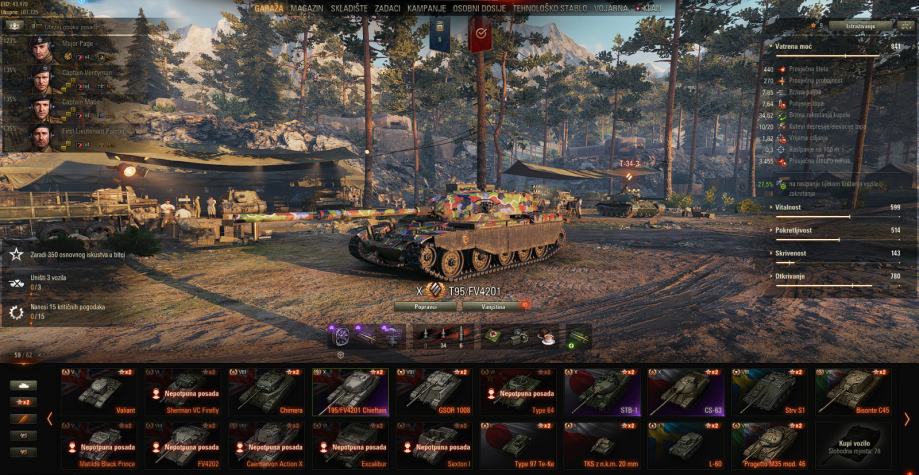Screen dimensions: 919x475
Task: Select the Valiant tank in carousel
Action: (x=98, y=391)
